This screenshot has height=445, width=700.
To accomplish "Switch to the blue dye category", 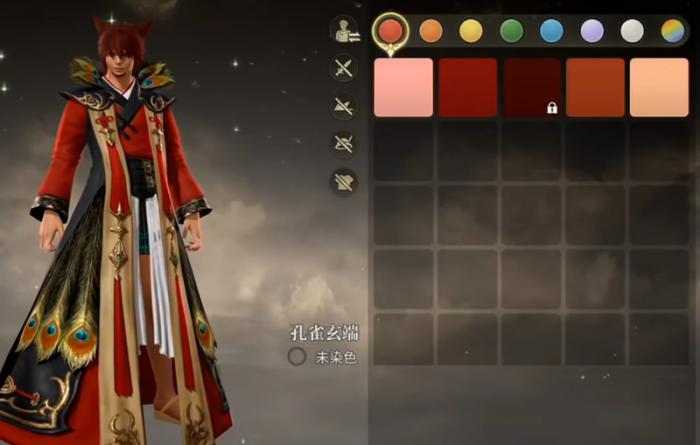I will (x=551, y=31).
